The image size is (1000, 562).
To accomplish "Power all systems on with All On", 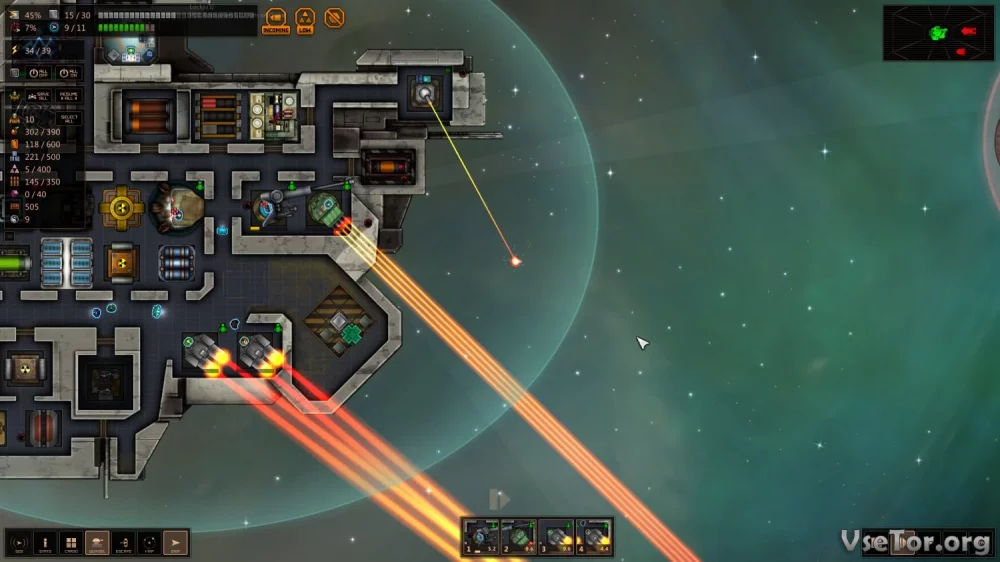I will click(x=69, y=73).
